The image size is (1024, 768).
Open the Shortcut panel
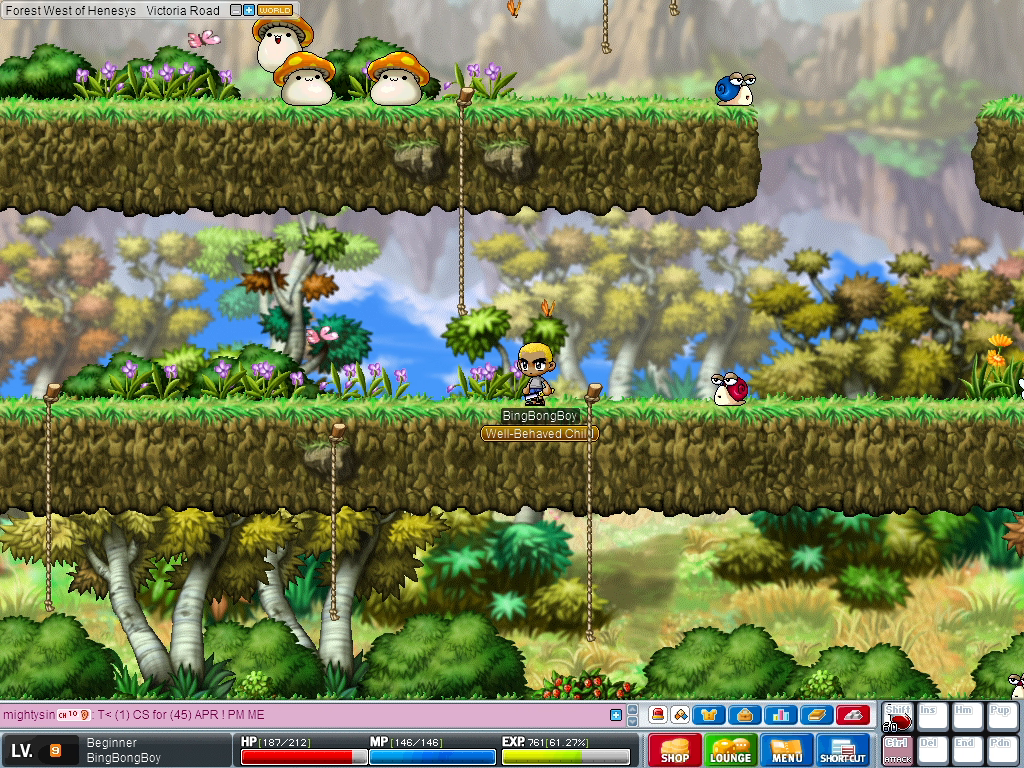(843, 750)
